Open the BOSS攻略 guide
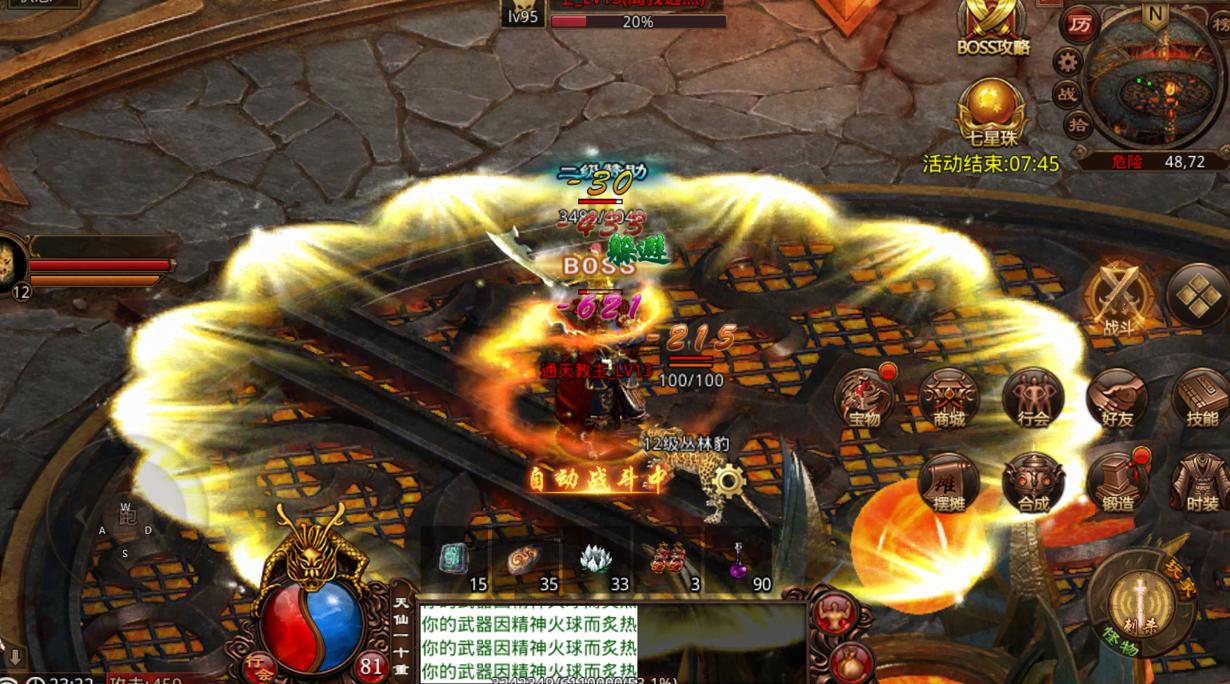Image resolution: width=1230 pixels, height=684 pixels. 992,25
